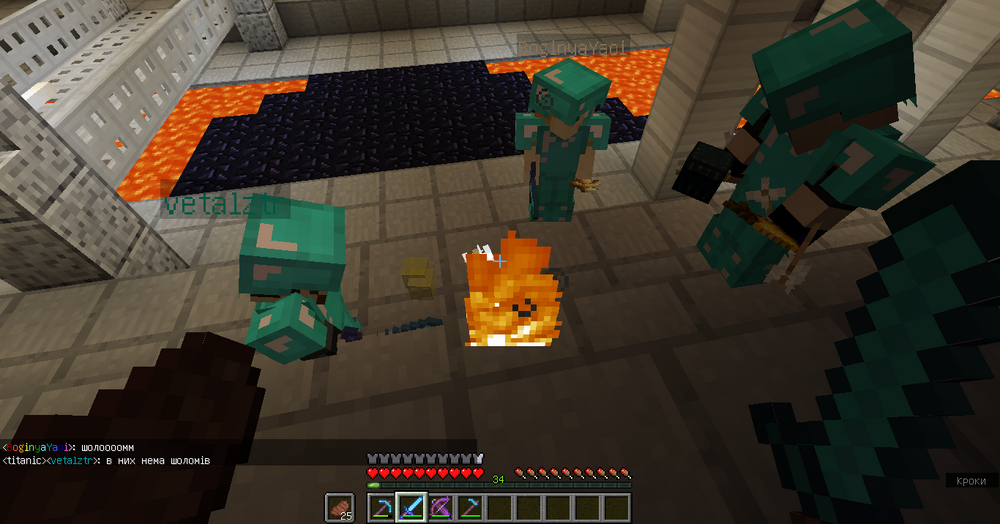Click the off-hand food slot showing 25

[x=340, y=508]
